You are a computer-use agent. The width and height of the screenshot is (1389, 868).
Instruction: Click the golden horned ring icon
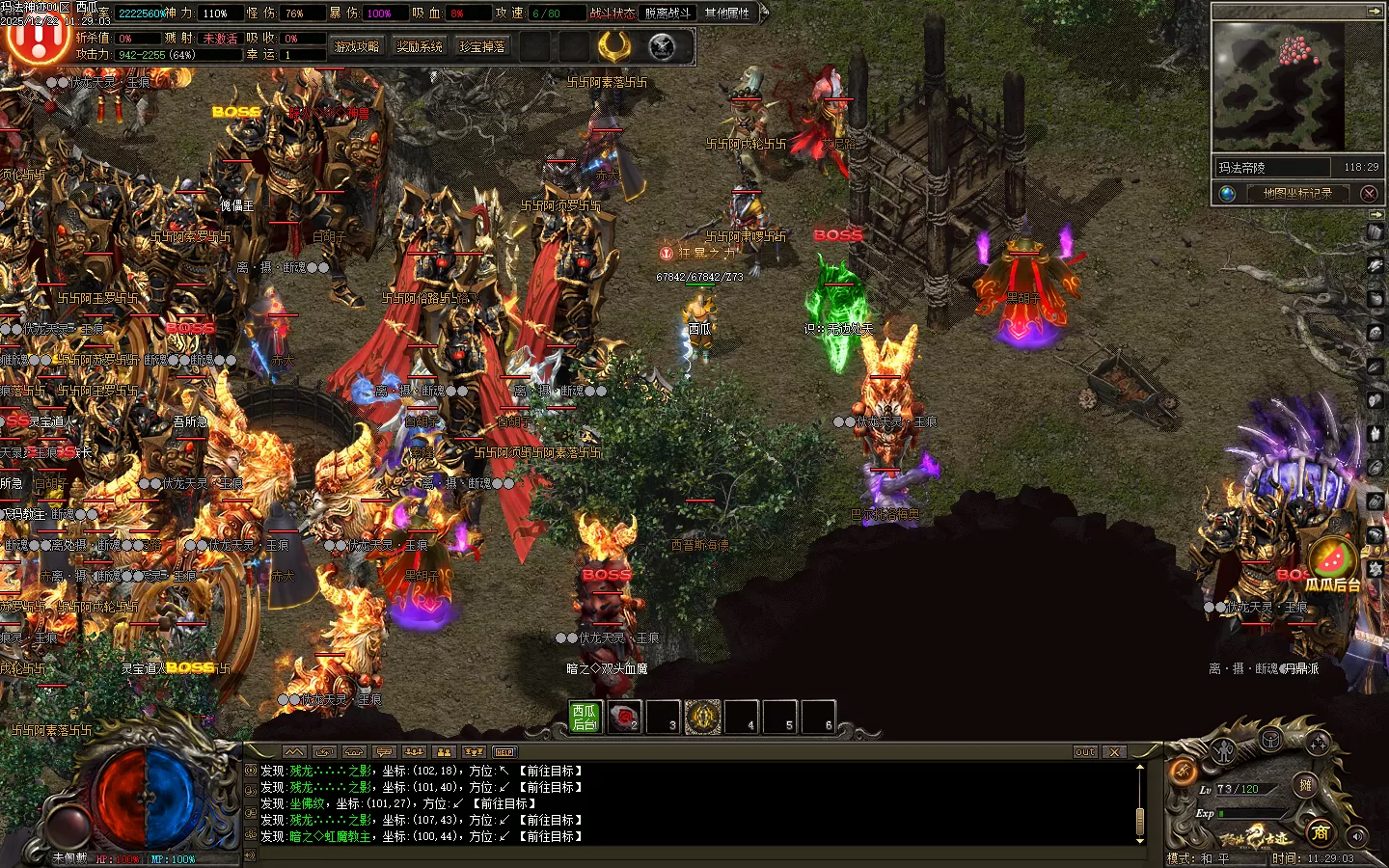[614, 46]
